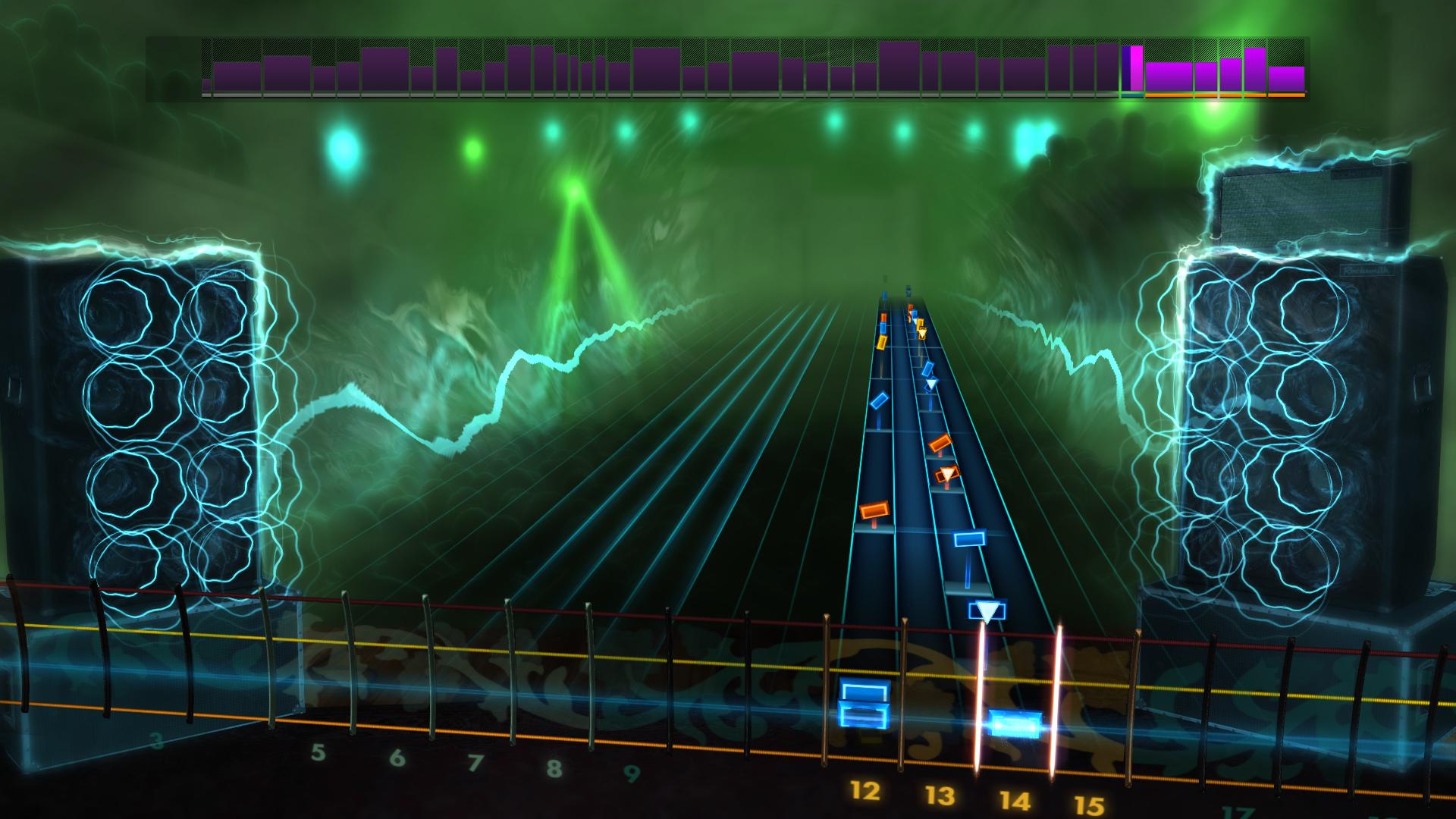Screen dimensions: 1456x819
Task: Click the orange progress indicator under the timeline
Action: [x=1213, y=97]
